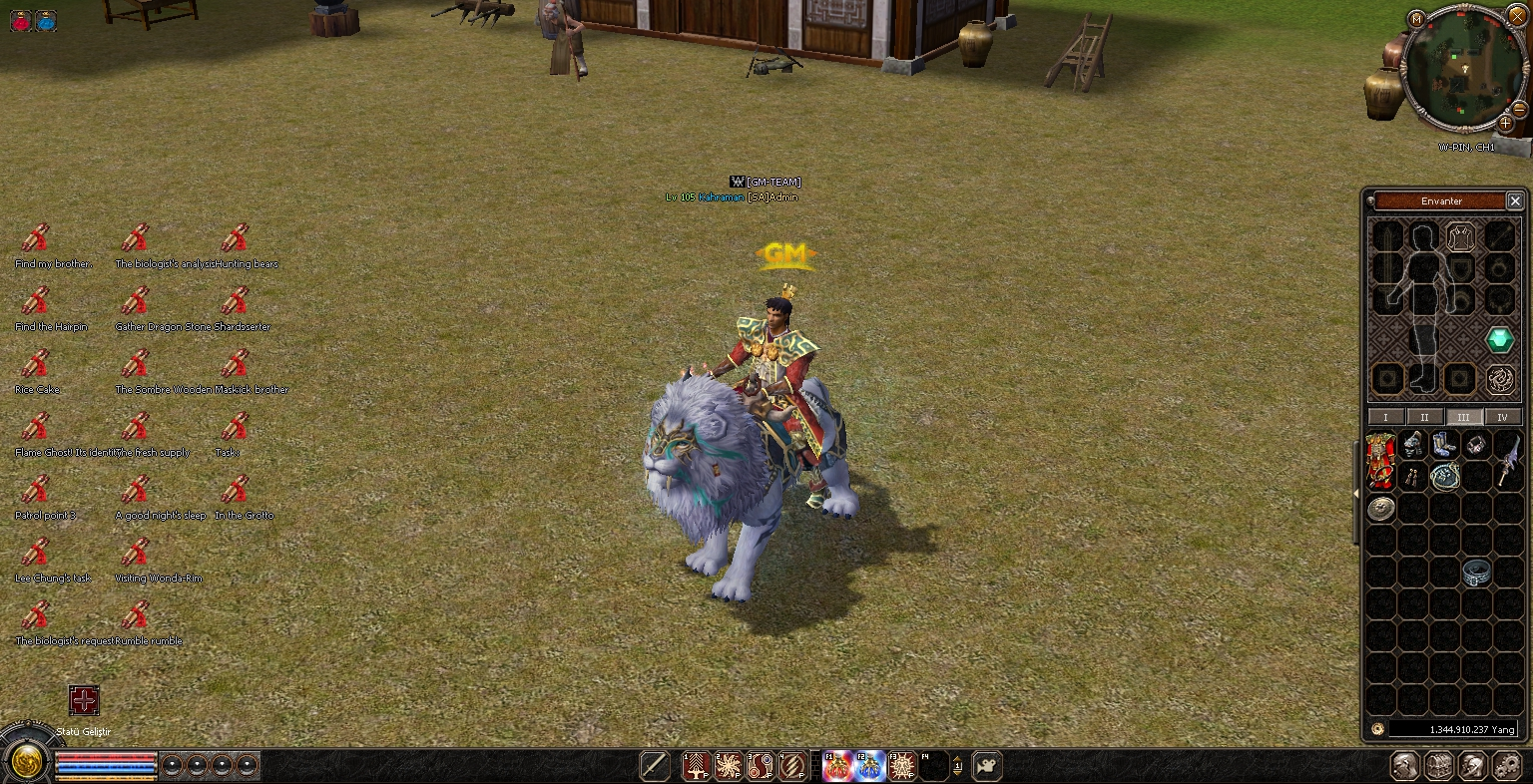
Task: Select the red armor in inventory
Action: (x=1381, y=460)
